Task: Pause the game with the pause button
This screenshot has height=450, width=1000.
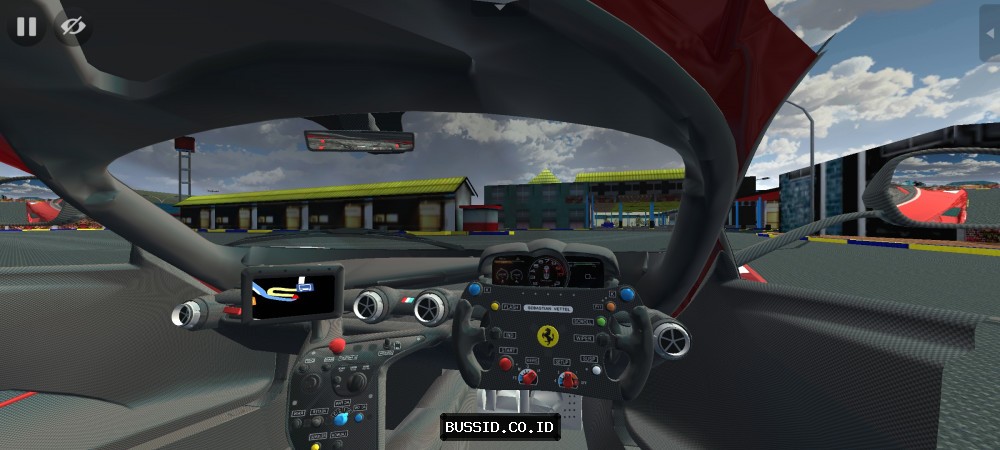Action: [26, 27]
